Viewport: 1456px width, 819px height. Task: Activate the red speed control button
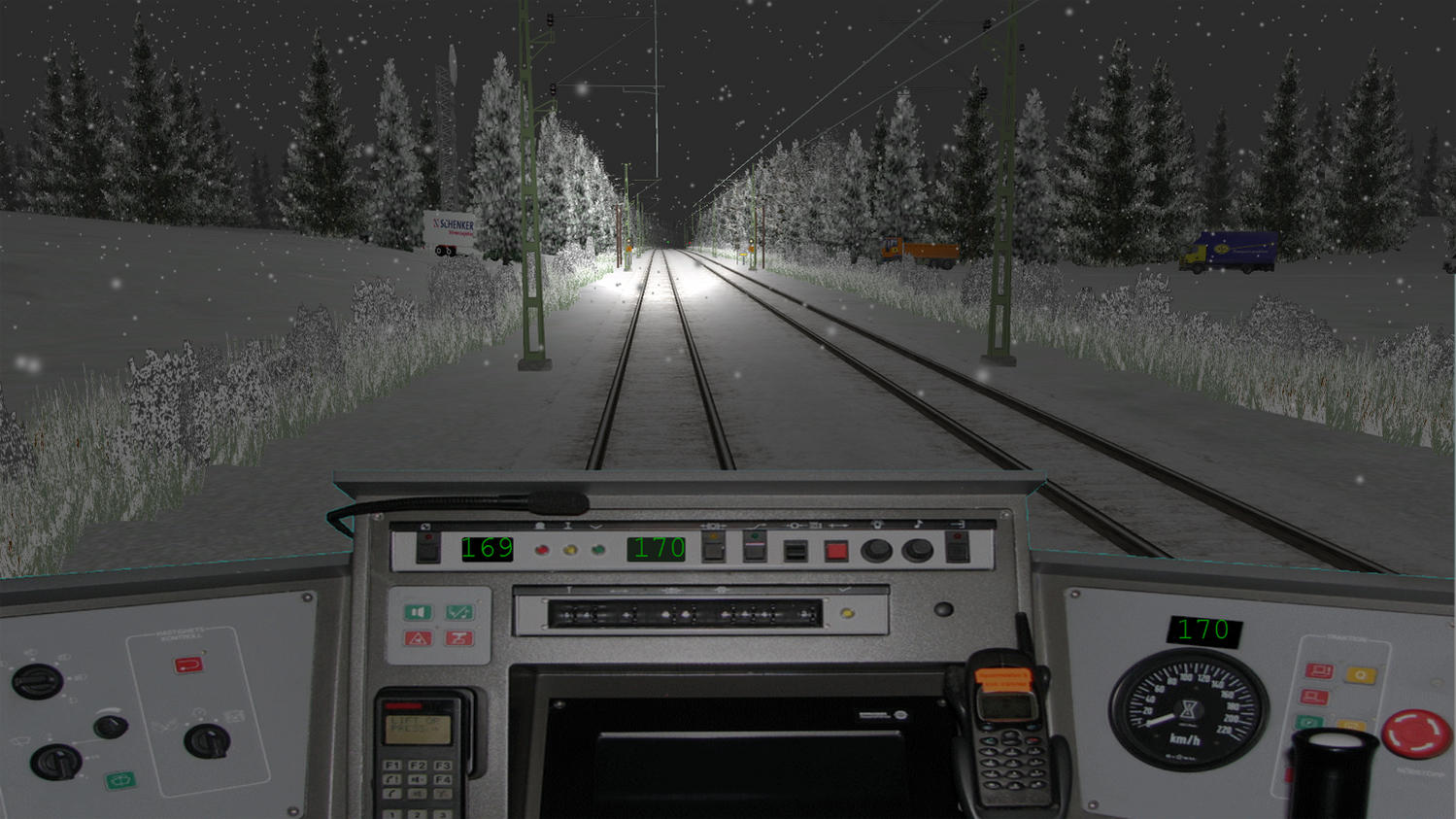(x=188, y=665)
